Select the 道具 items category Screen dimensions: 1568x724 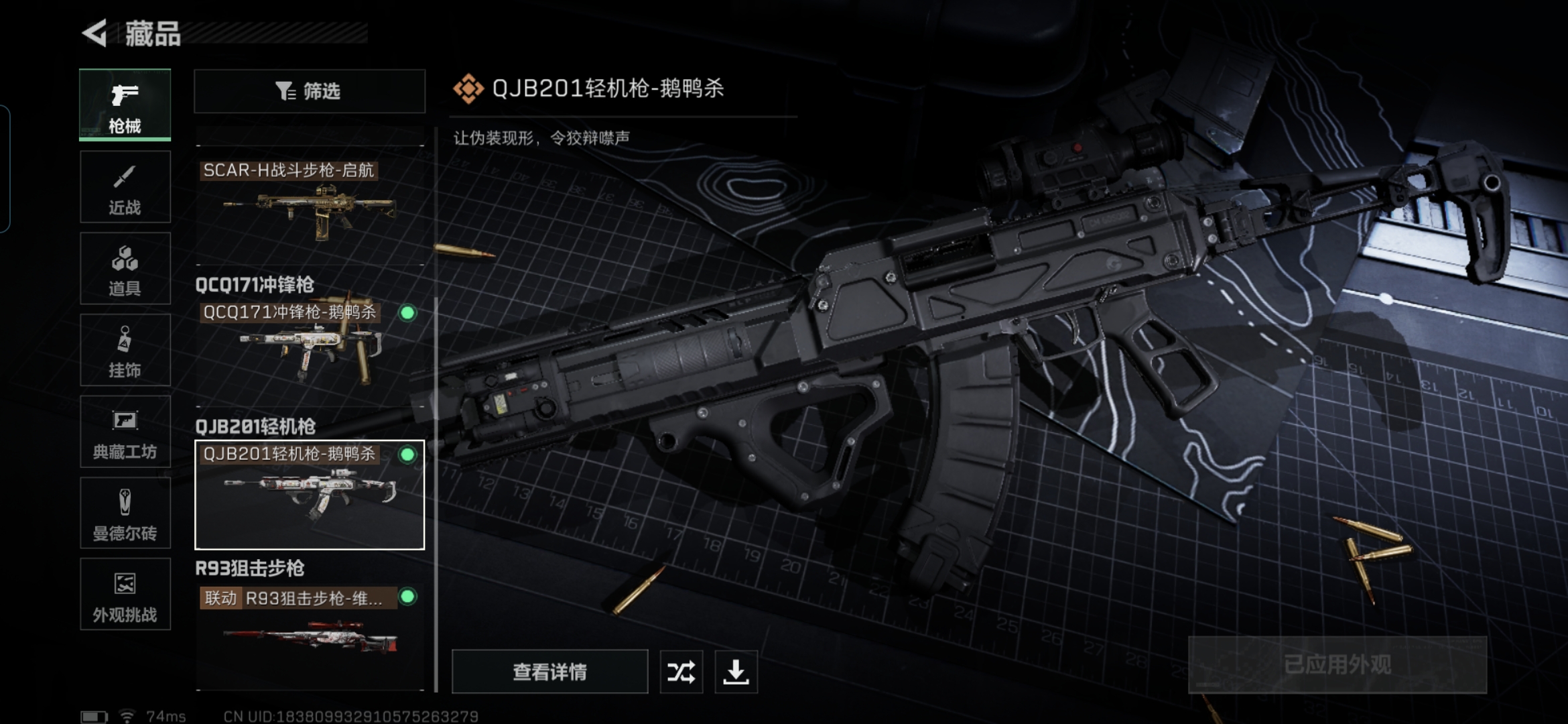[x=125, y=269]
